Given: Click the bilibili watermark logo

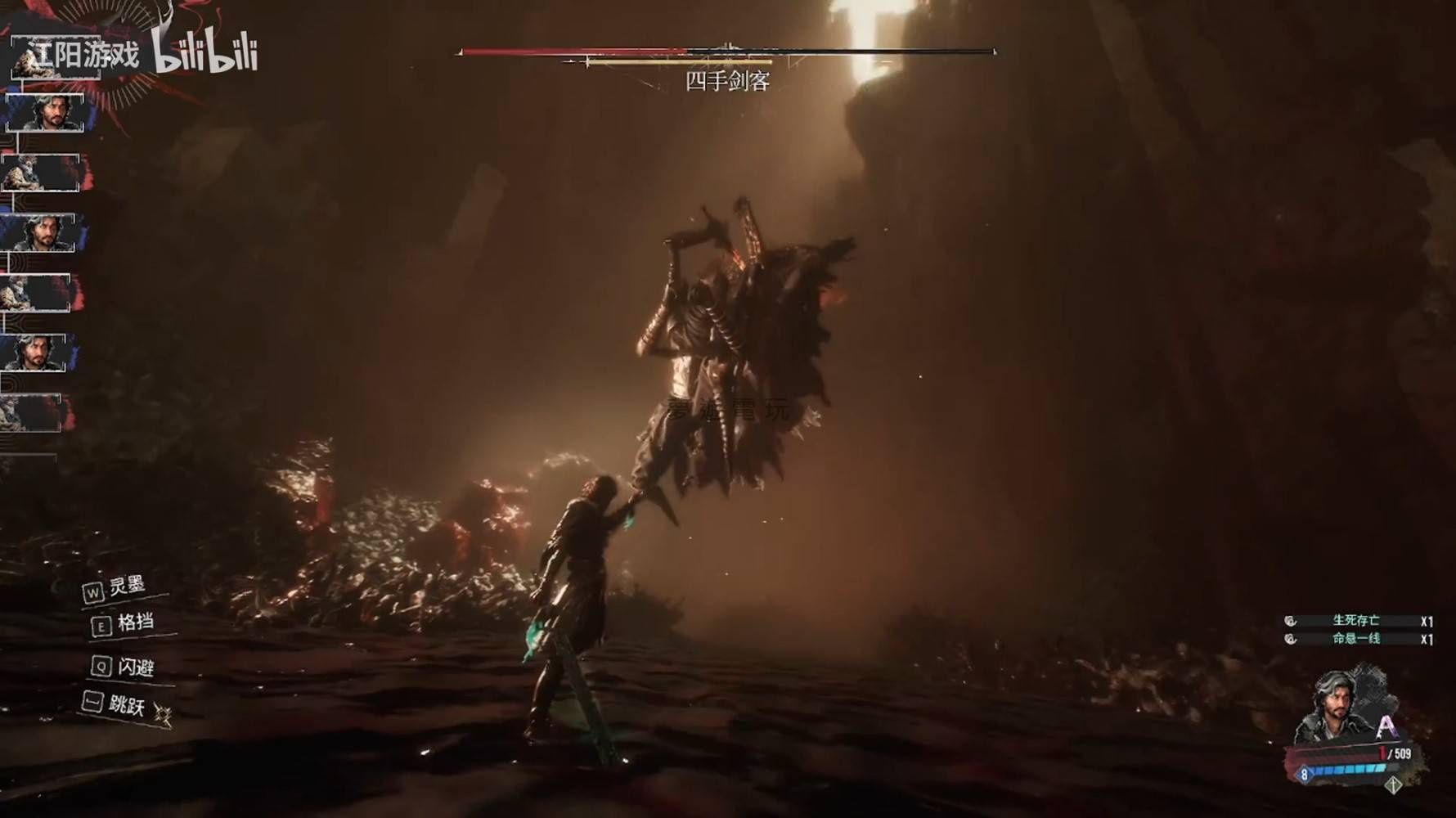Looking at the screenshot, I should tap(206, 54).
